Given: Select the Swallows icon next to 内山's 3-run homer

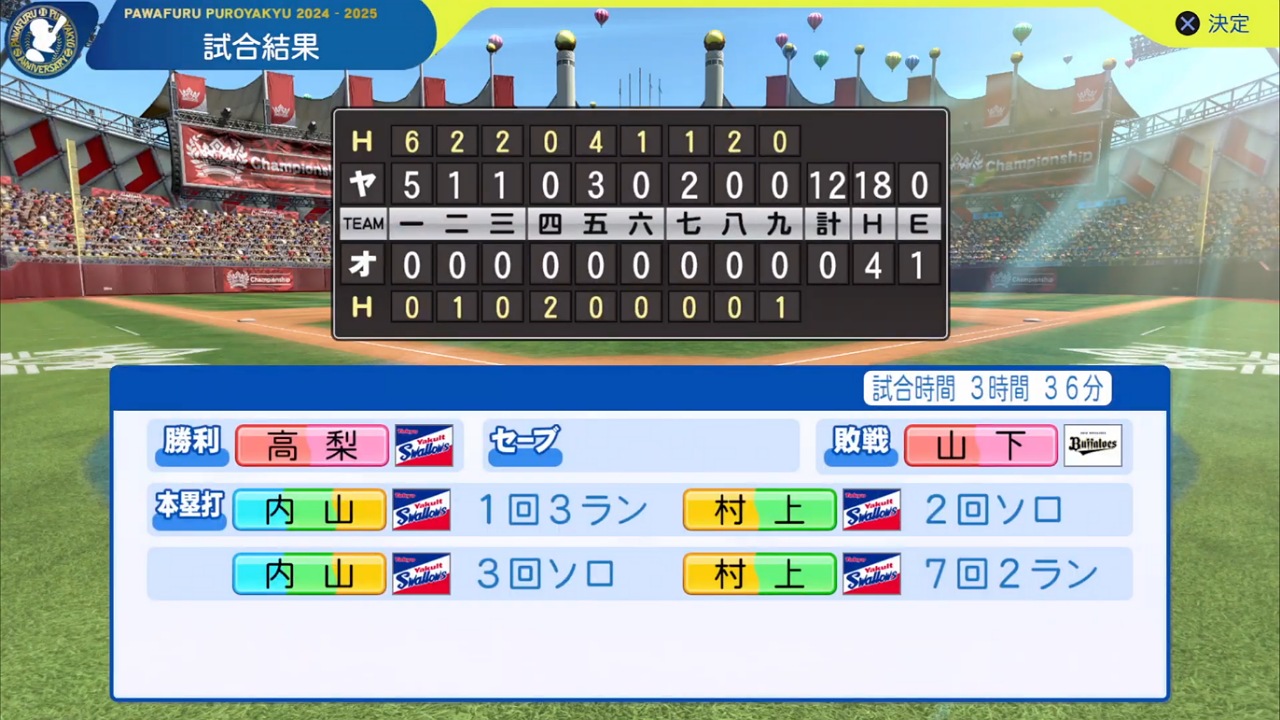Looking at the screenshot, I should (x=421, y=509).
